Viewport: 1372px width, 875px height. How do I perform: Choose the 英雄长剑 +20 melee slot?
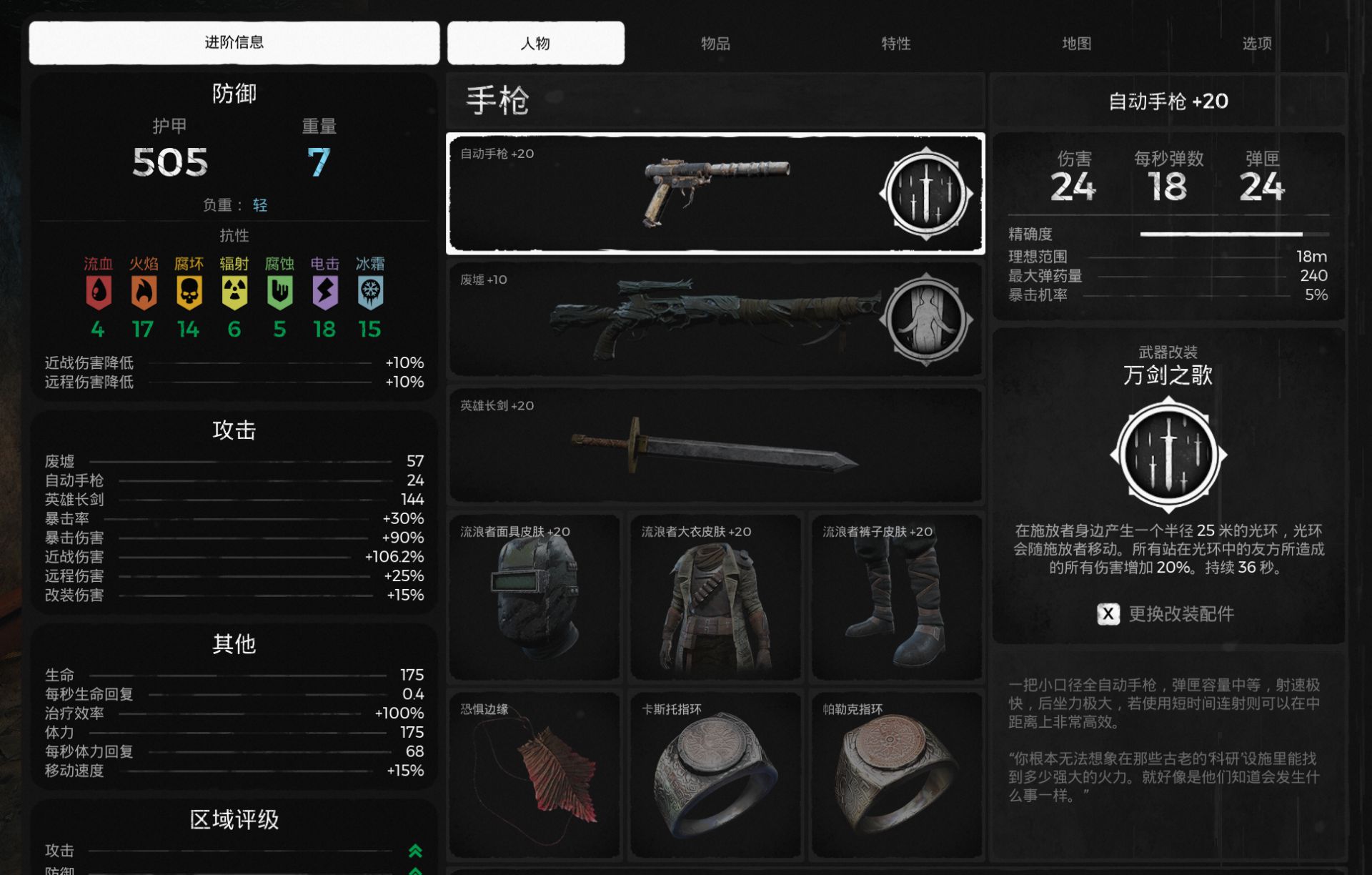click(x=715, y=445)
